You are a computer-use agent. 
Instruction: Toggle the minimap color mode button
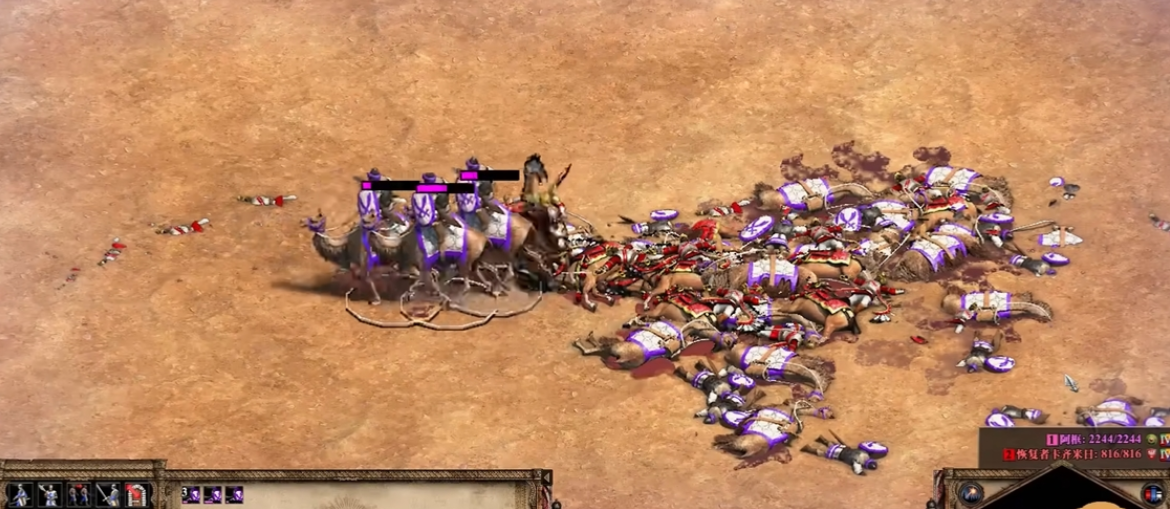tap(1154, 493)
